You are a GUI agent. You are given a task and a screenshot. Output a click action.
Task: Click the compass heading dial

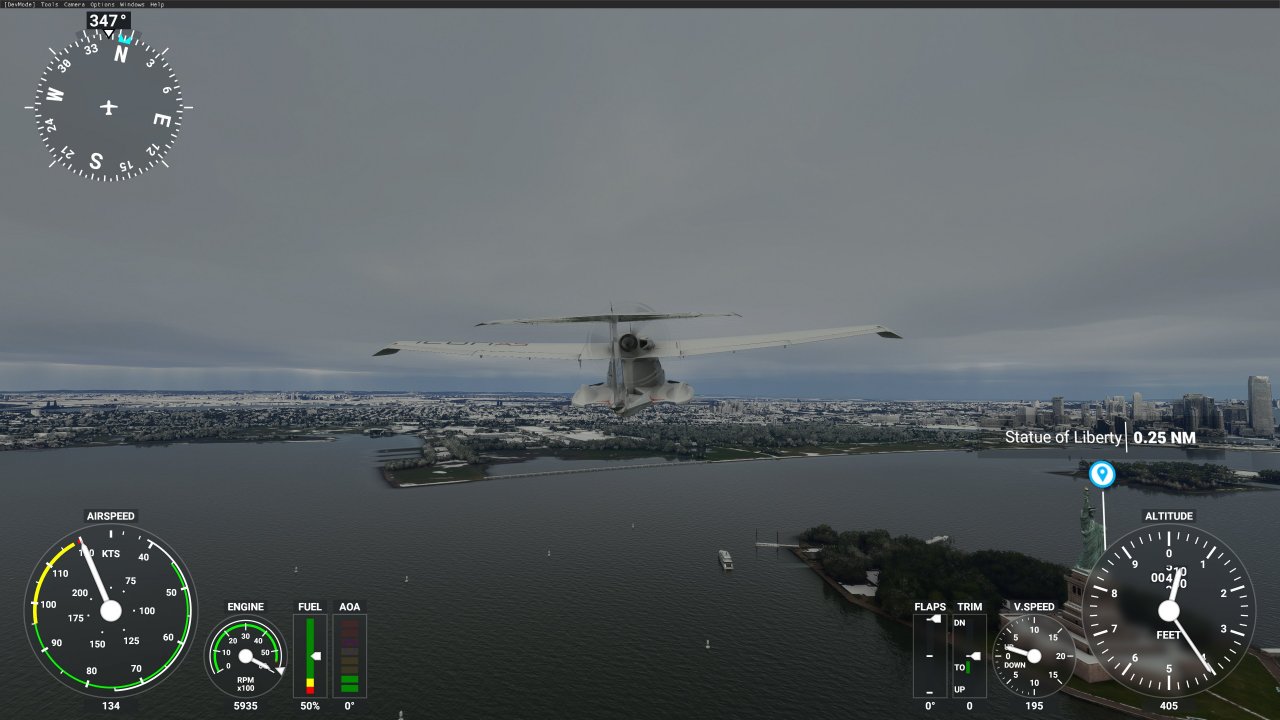pos(109,107)
